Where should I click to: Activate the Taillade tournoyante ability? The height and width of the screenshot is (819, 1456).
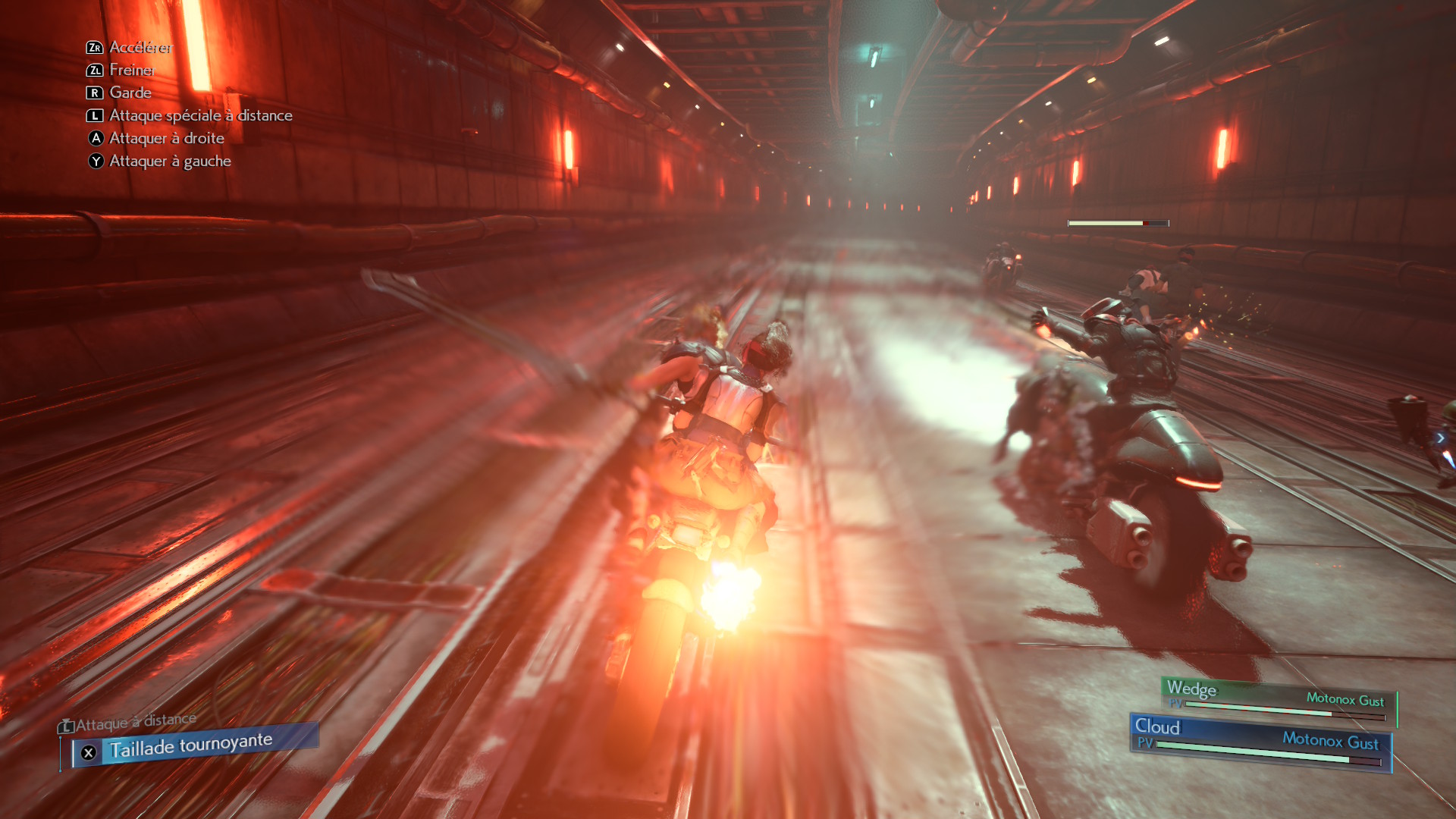click(x=190, y=746)
